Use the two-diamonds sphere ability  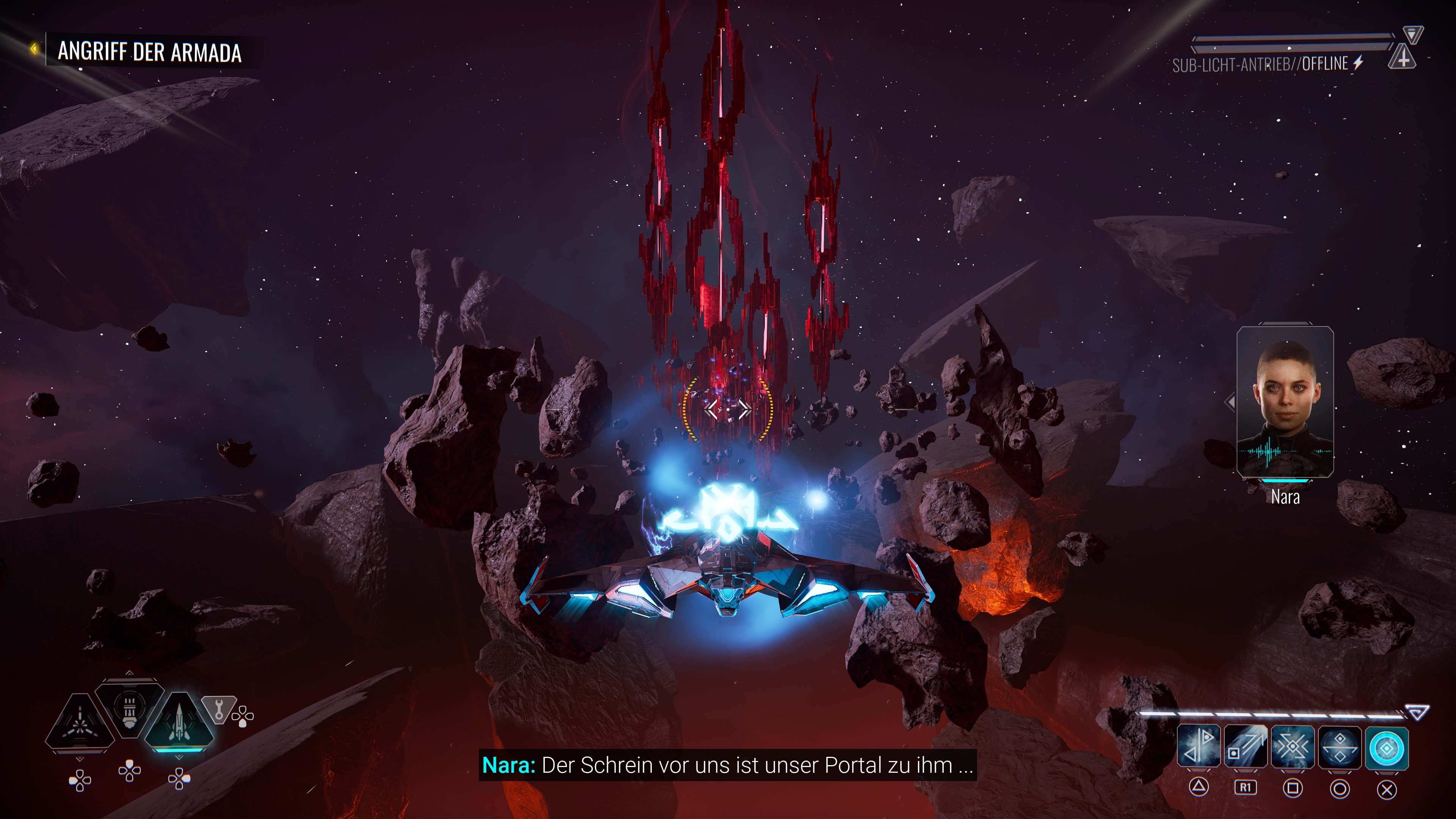point(1340,748)
